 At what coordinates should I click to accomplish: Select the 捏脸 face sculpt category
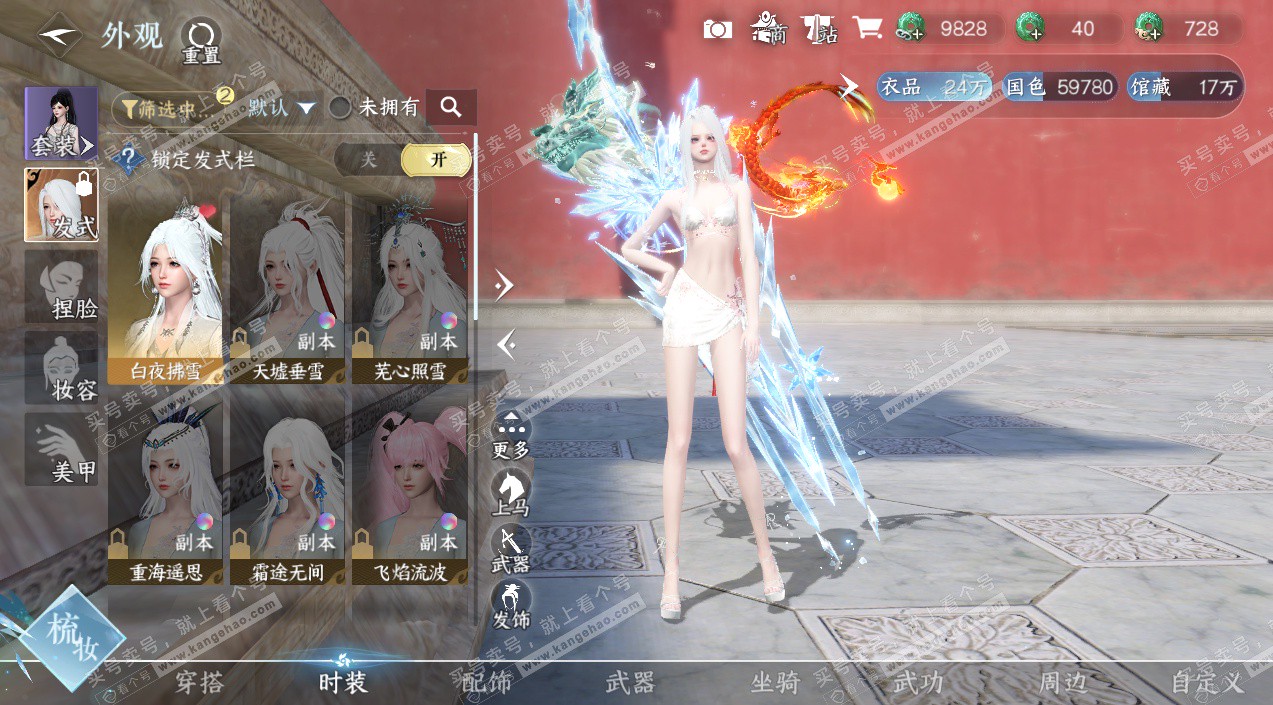pos(62,287)
